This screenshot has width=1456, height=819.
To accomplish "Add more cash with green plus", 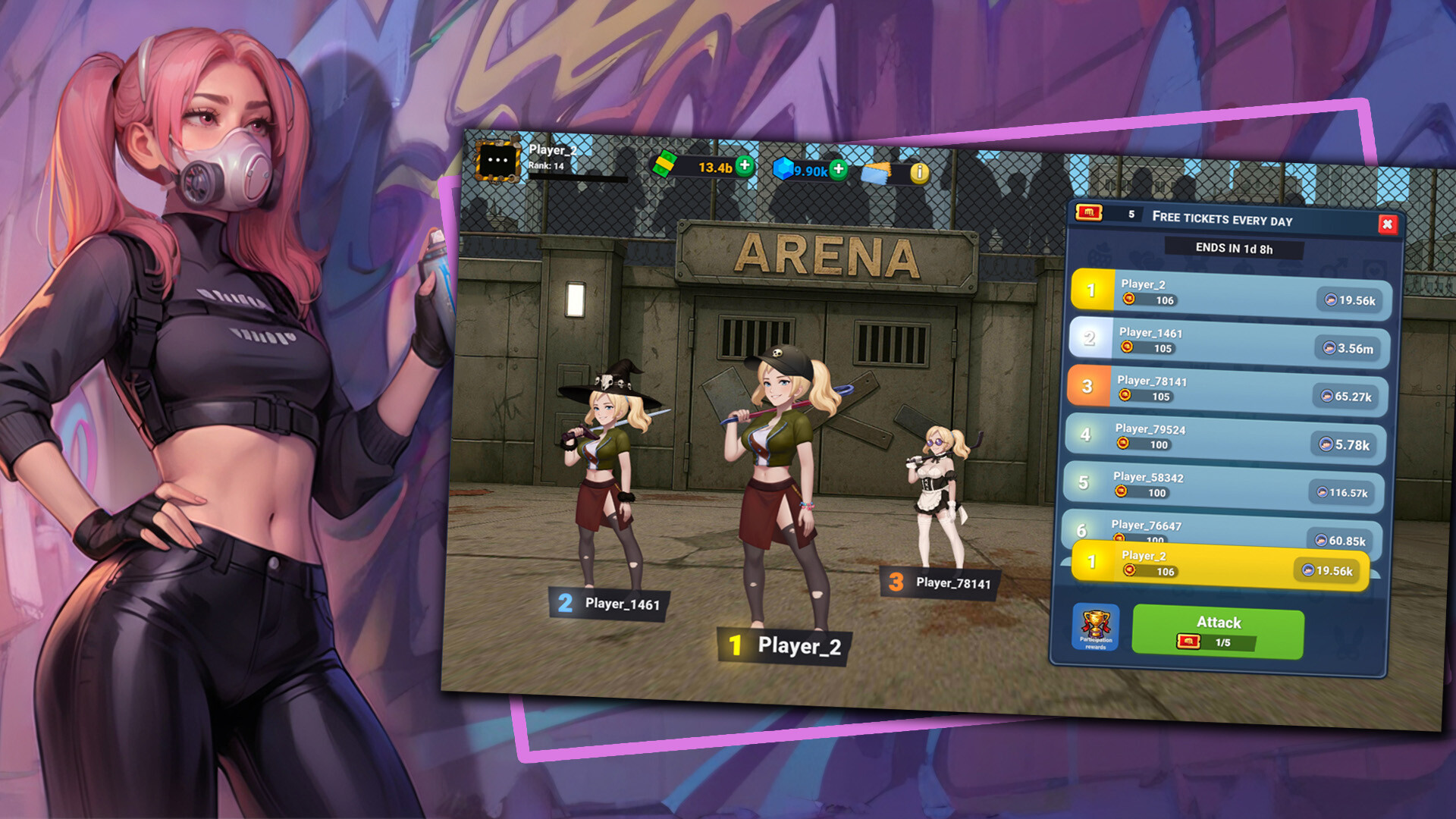I will point(745,165).
